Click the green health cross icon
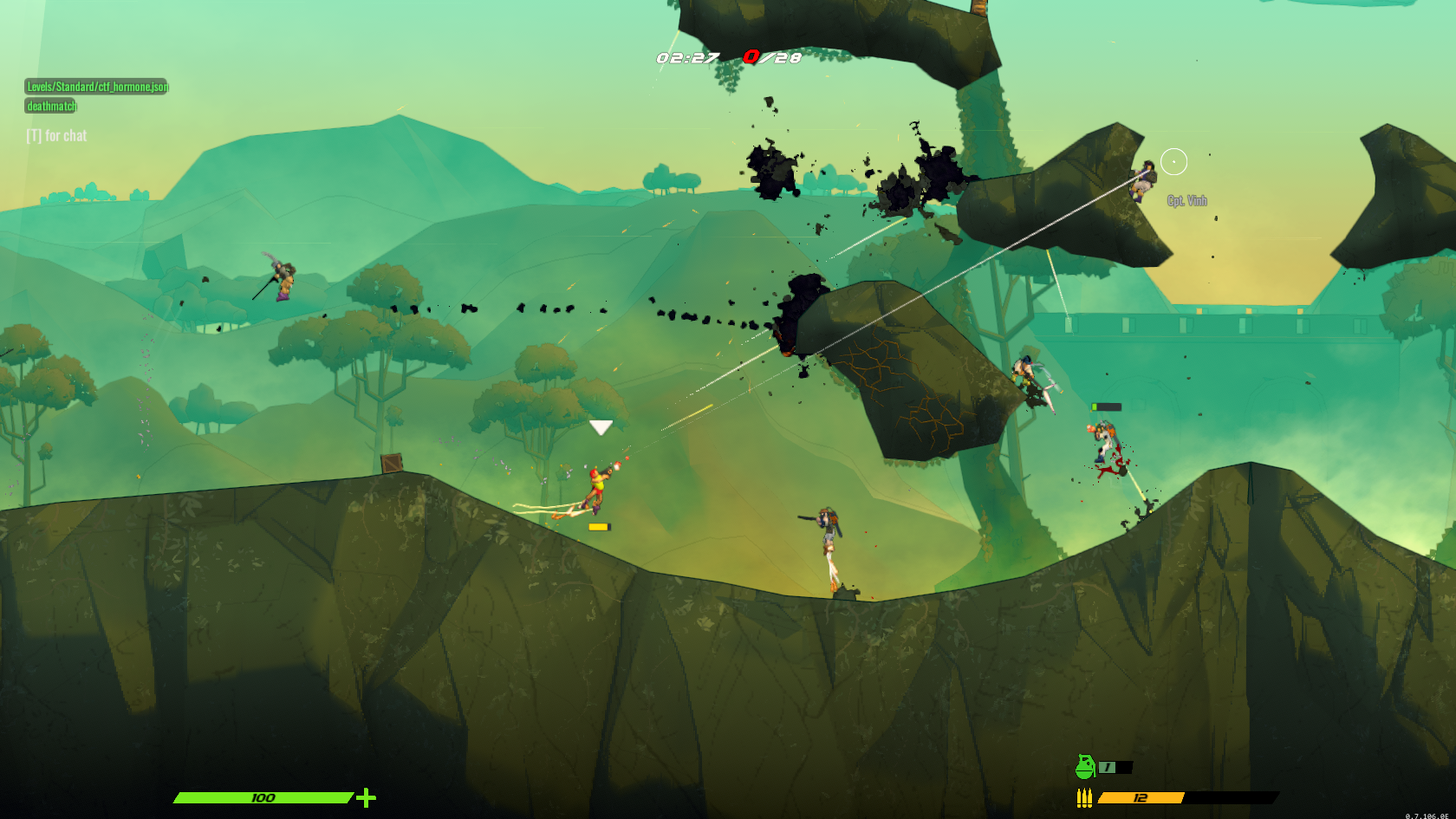The width and height of the screenshot is (1456, 819). 367,797
